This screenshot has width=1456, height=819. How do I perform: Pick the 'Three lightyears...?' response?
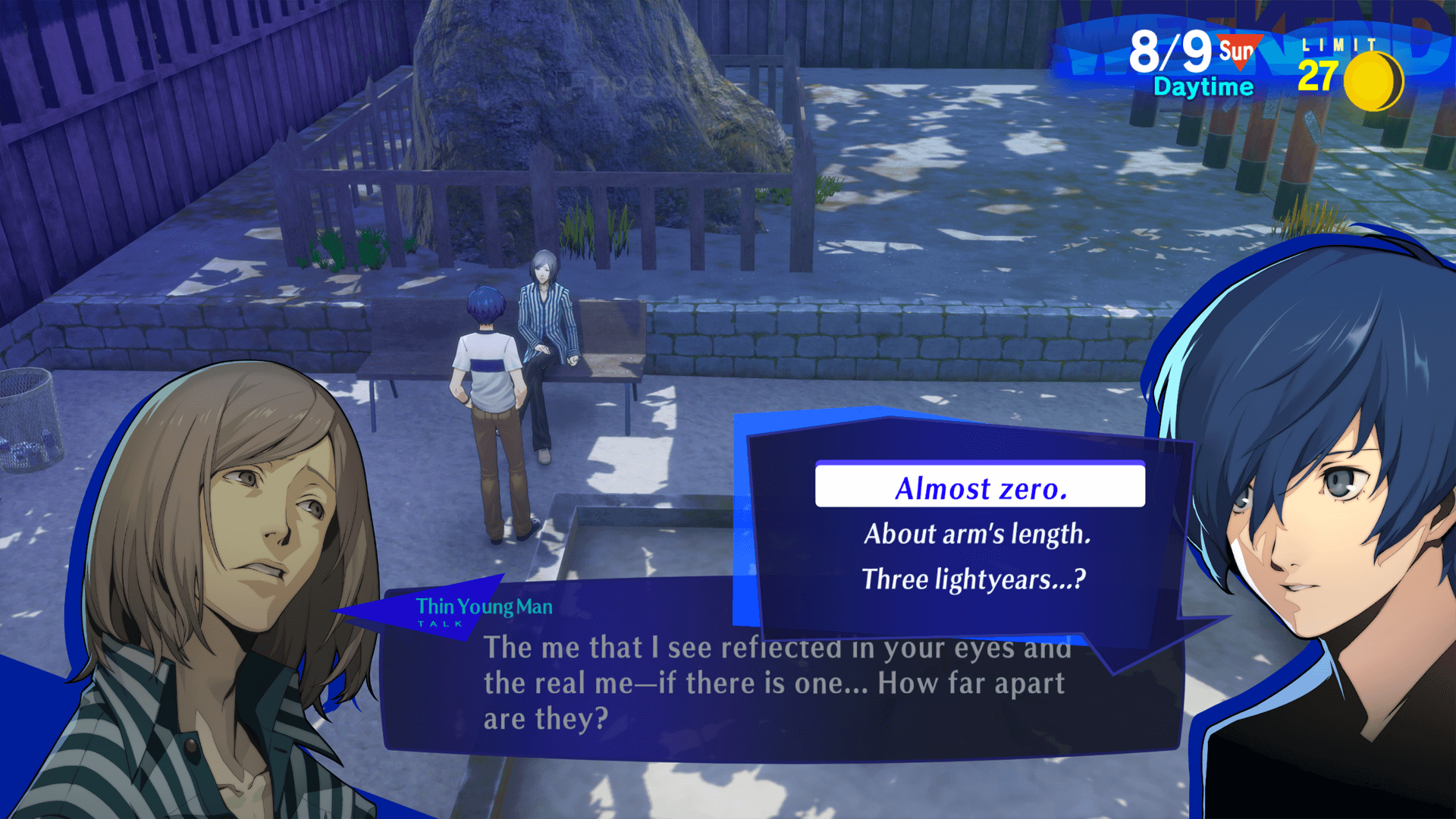point(975,580)
